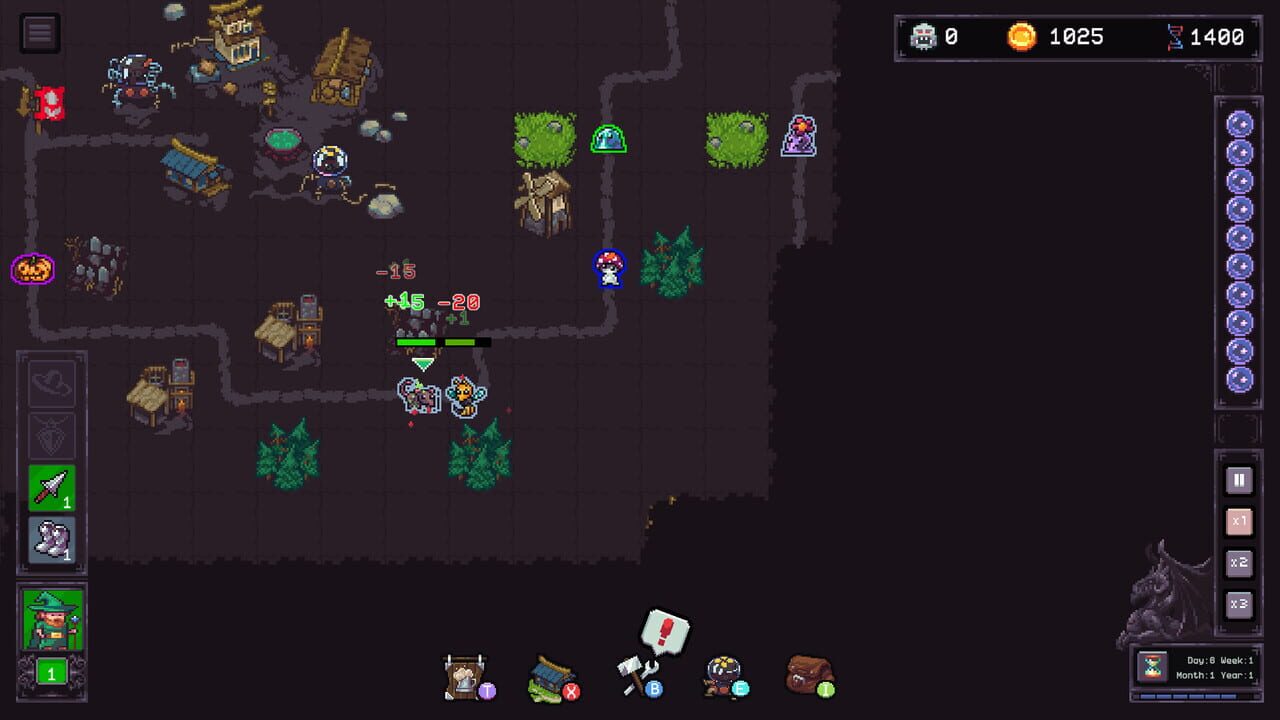Viewport: 1280px width, 720px height.
Task: Switch to x3 game speed
Action: 1239,604
